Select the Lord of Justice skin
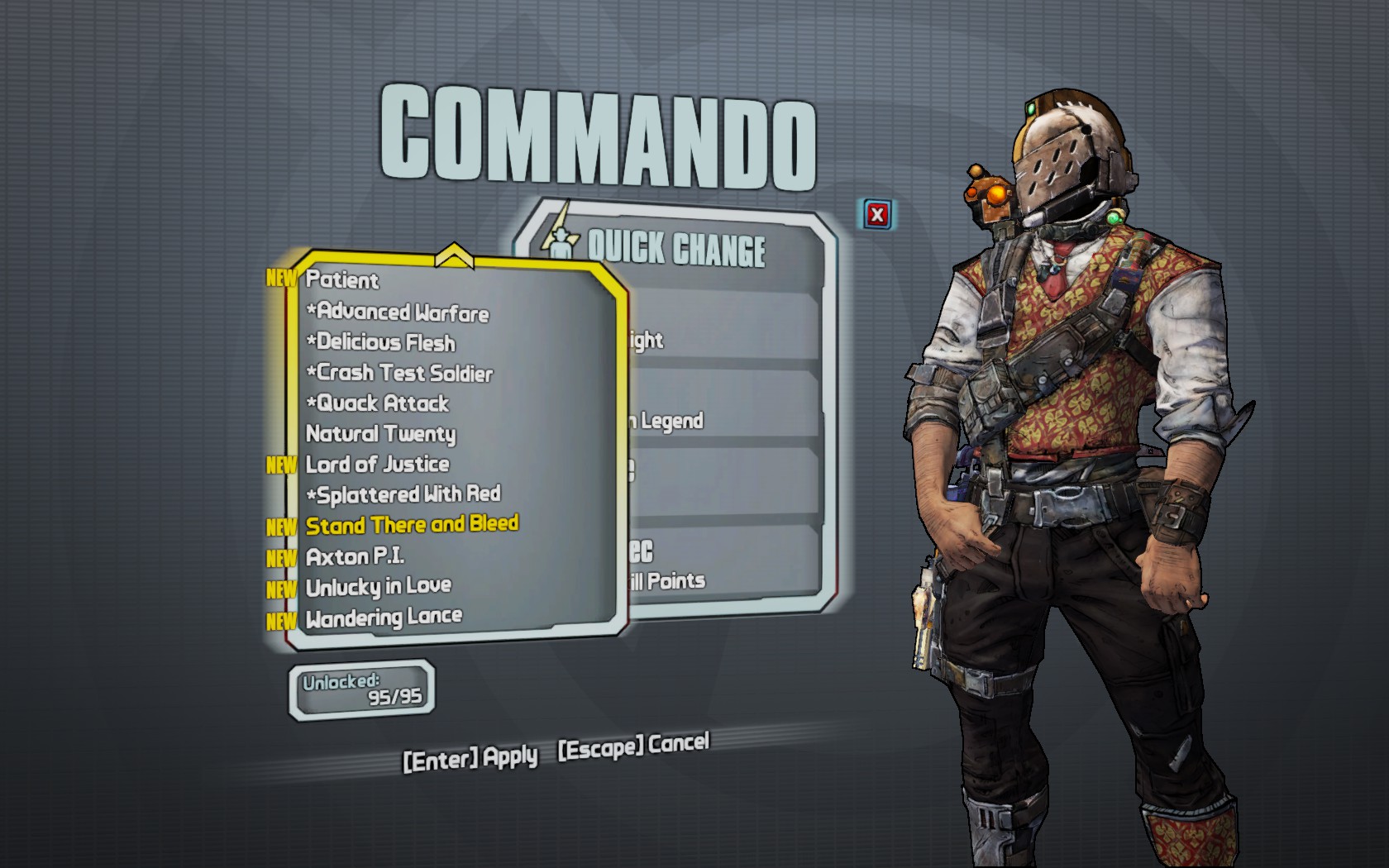The height and width of the screenshot is (868, 1389). 377,465
